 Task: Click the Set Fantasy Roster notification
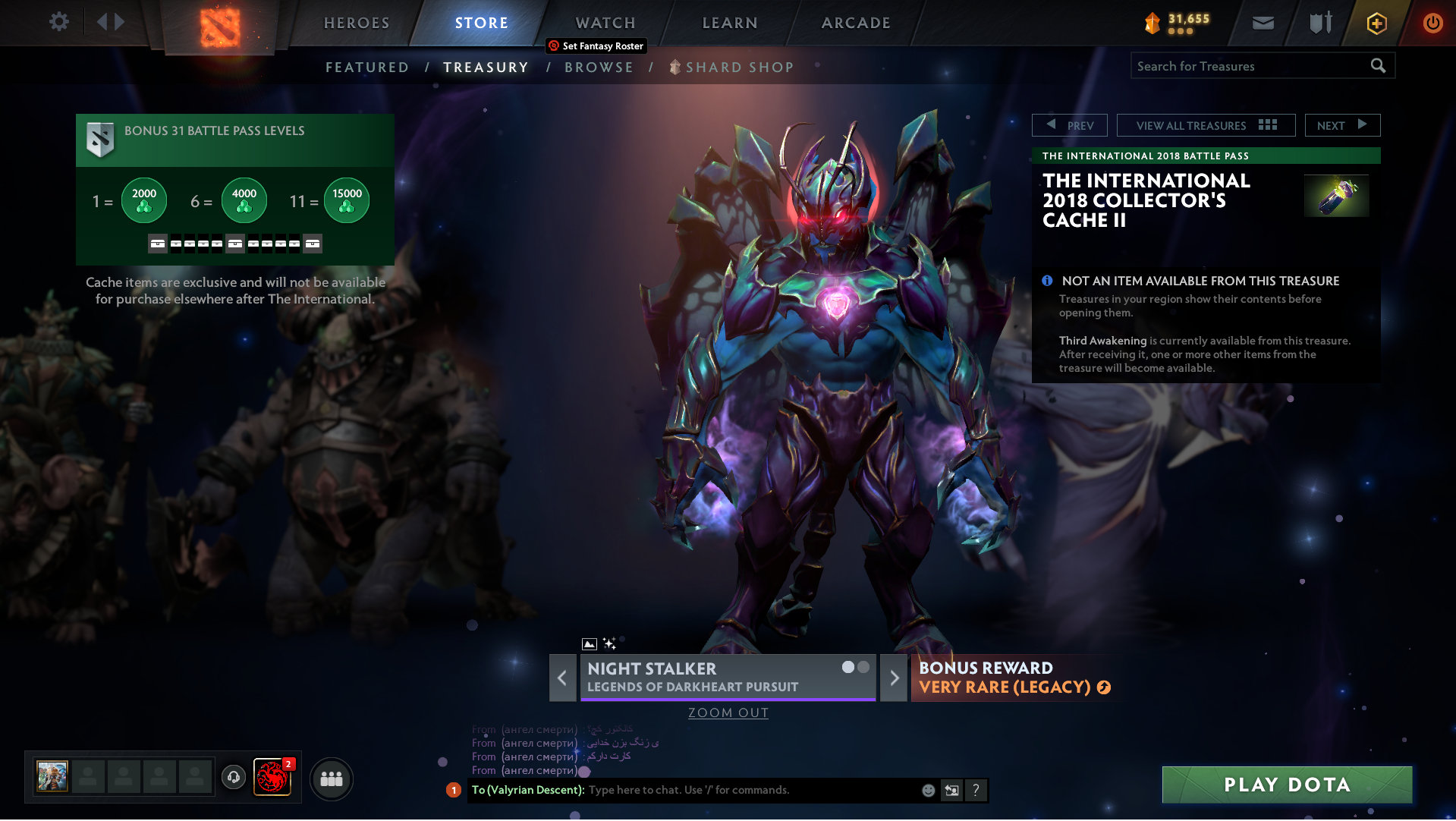click(x=596, y=46)
